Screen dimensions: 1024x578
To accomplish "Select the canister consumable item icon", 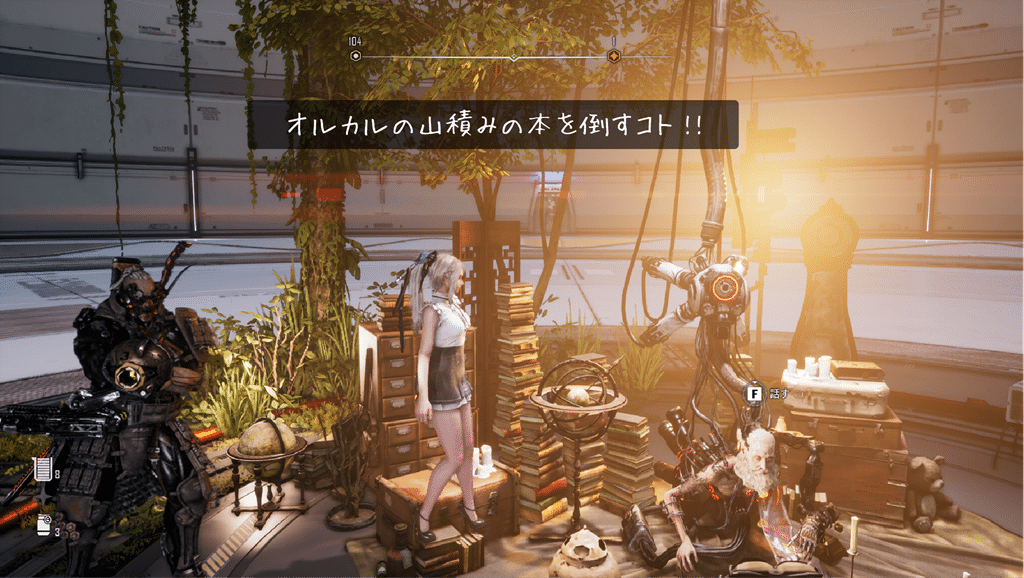I will tap(44, 525).
